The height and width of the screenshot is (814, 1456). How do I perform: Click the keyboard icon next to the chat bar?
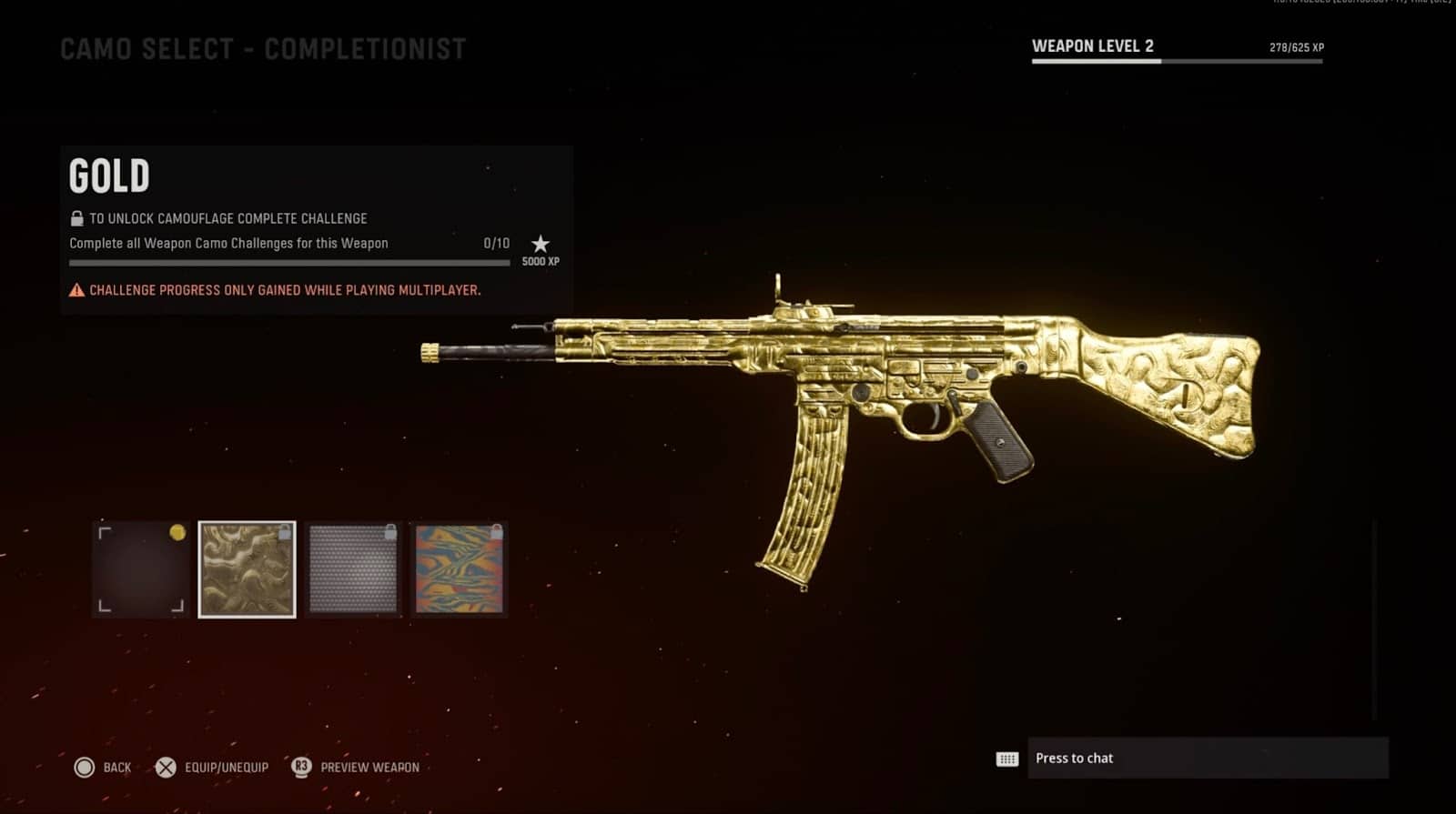(1006, 758)
